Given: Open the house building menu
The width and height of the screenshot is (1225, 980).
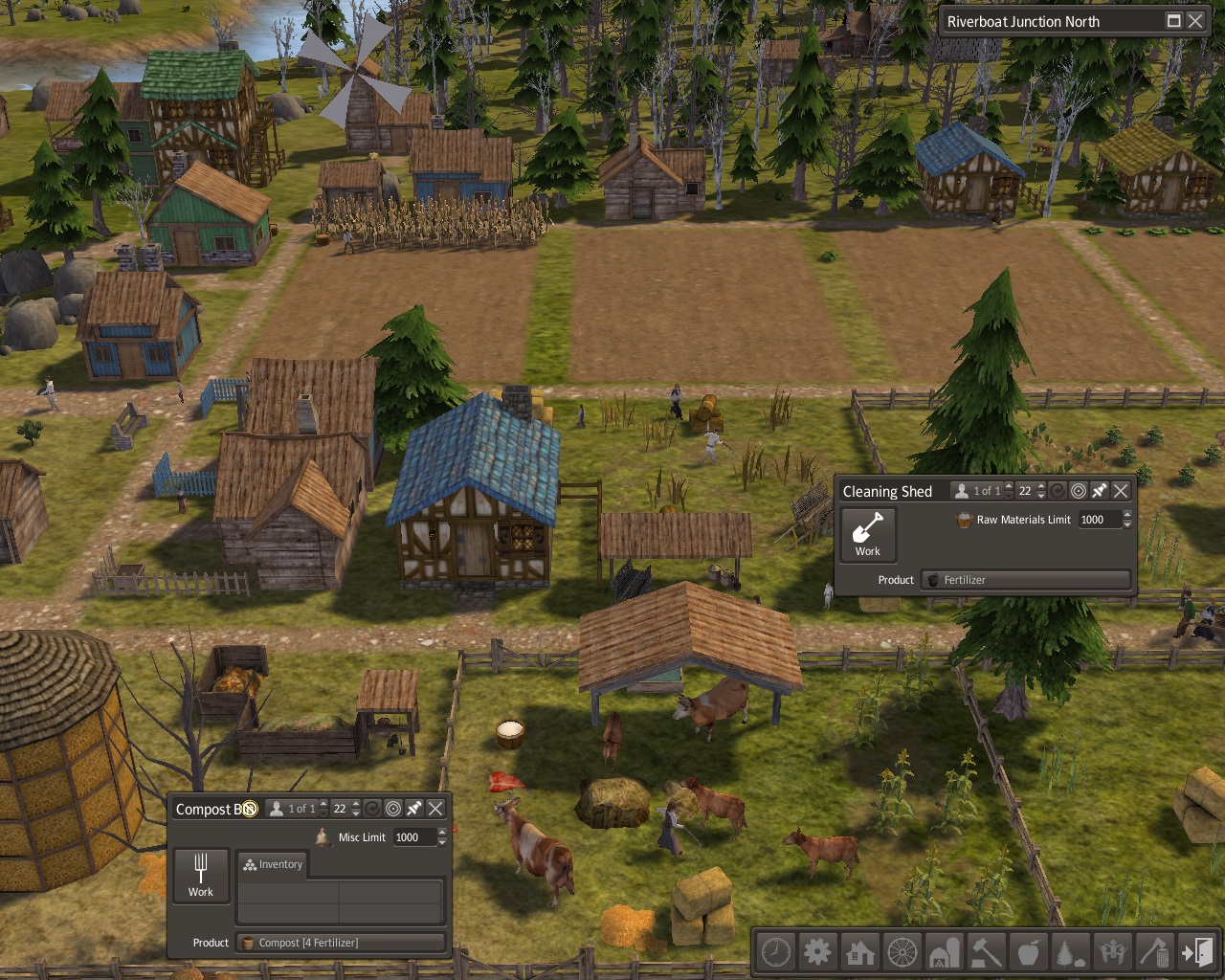Looking at the screenshot, I should click(x=859, y=952).
